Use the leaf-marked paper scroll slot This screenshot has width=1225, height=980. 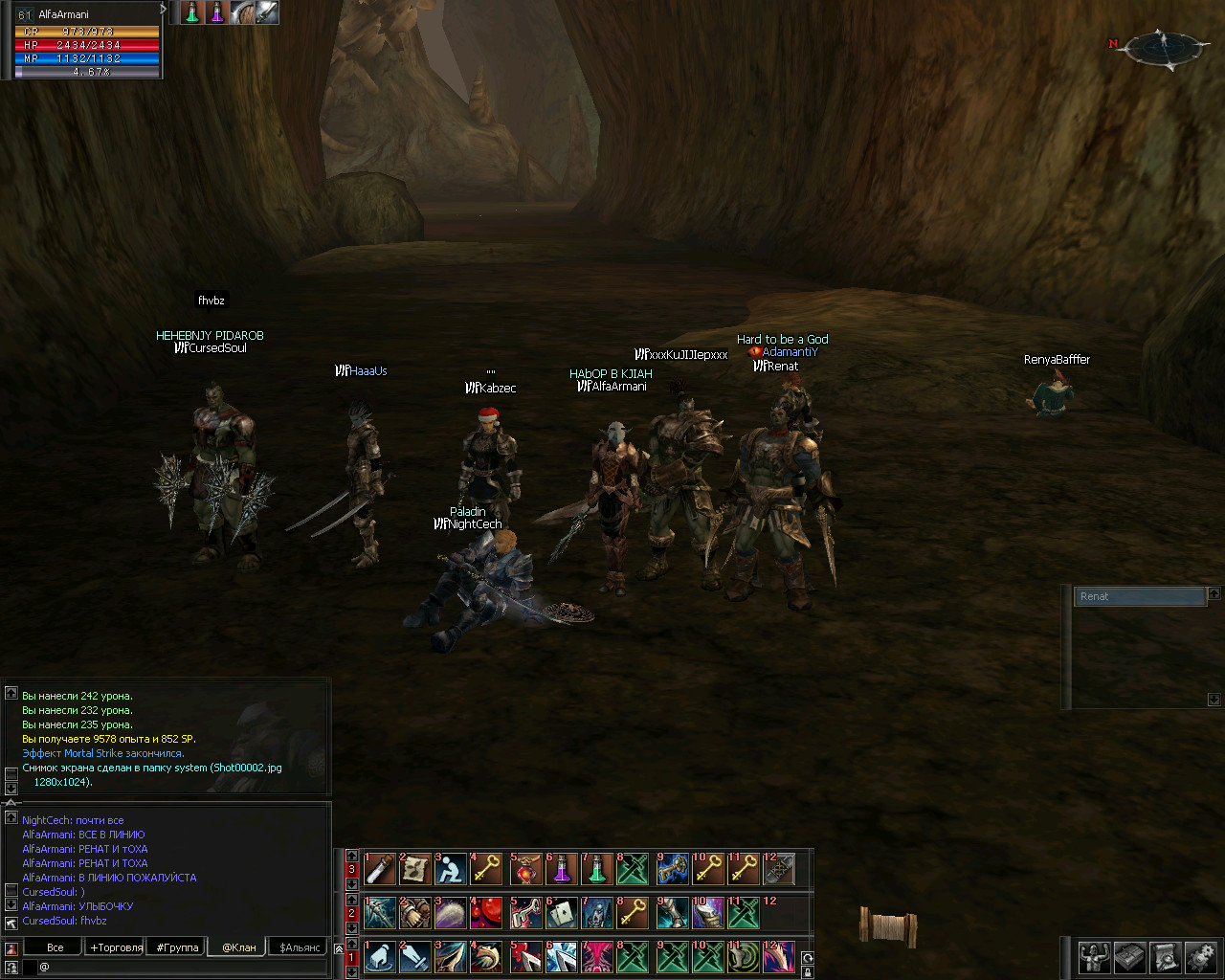tap(414, 869)
